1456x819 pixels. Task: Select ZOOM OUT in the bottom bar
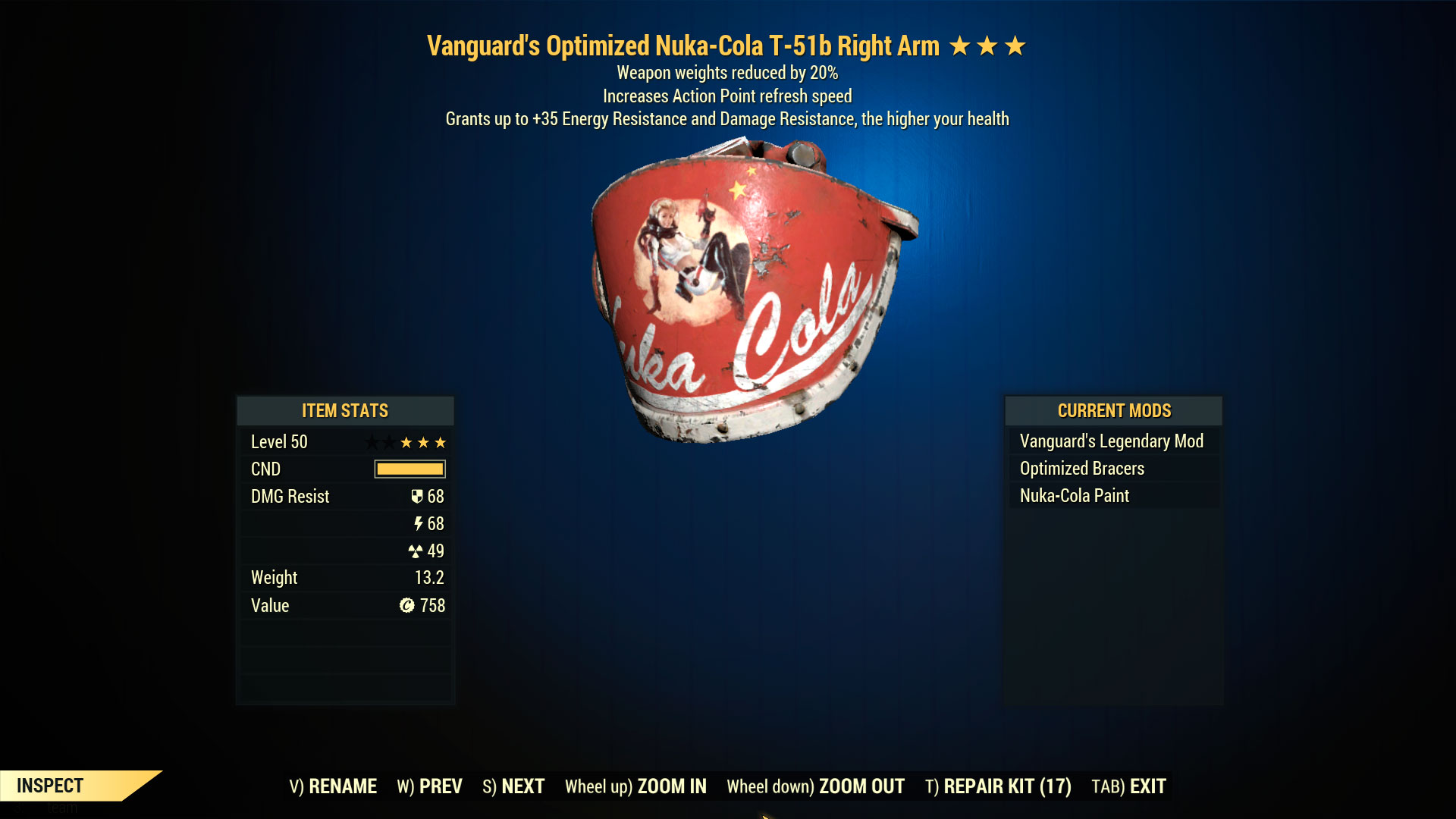(x=815, y=786)
